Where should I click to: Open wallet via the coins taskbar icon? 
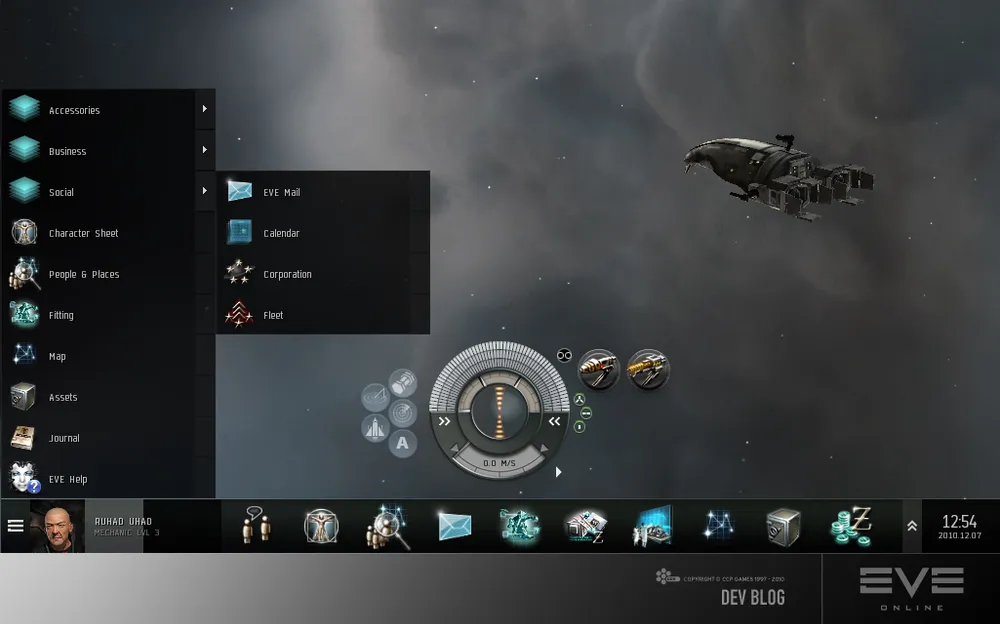click(x=851, y=526)
